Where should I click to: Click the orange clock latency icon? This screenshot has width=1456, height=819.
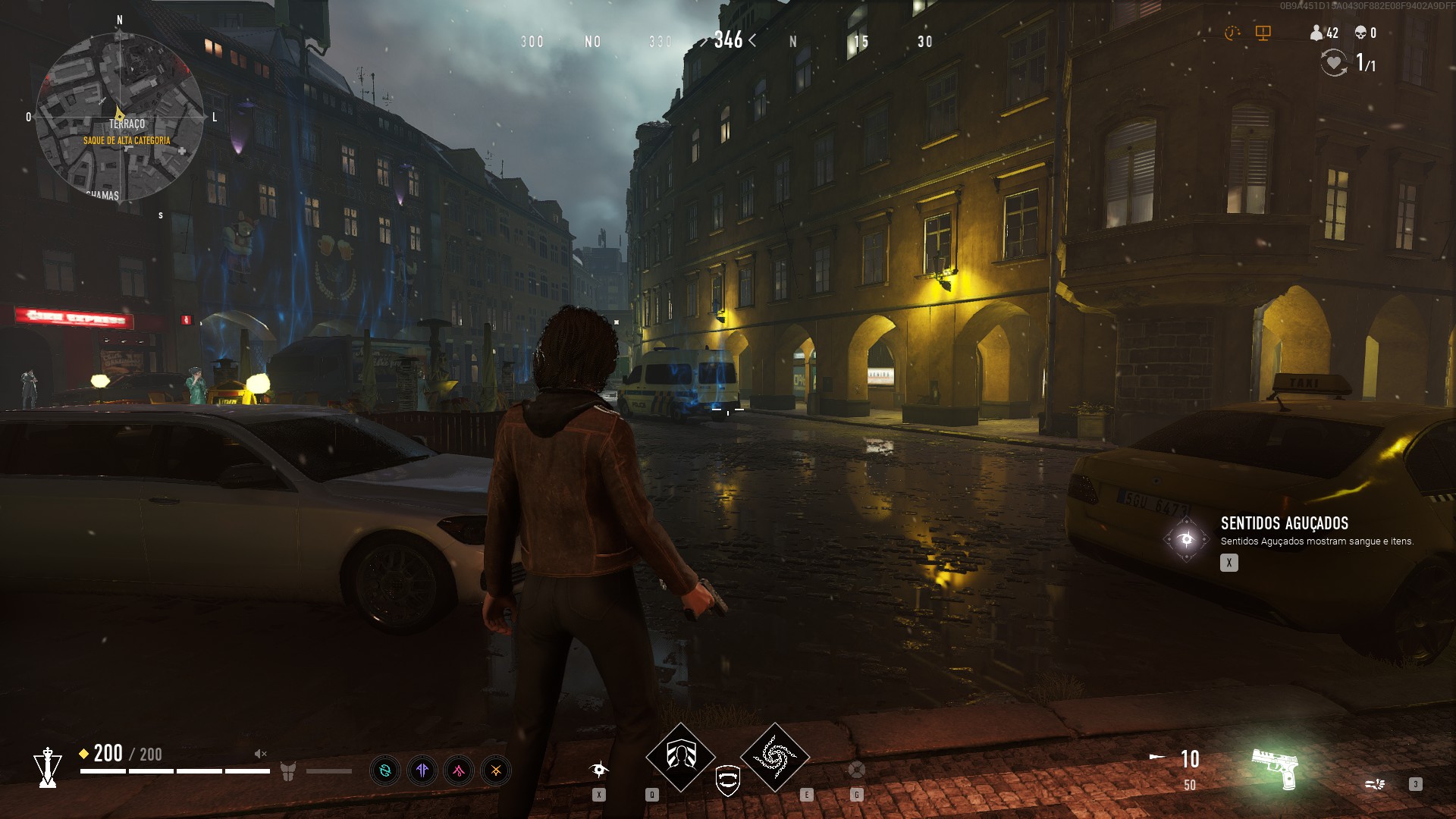click(1232, 33)
